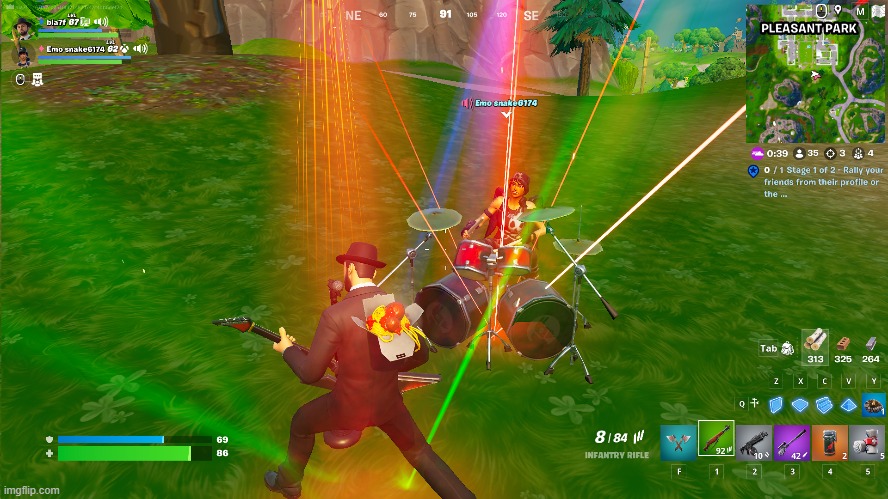Select the stairs building piece

coord(824,404)
